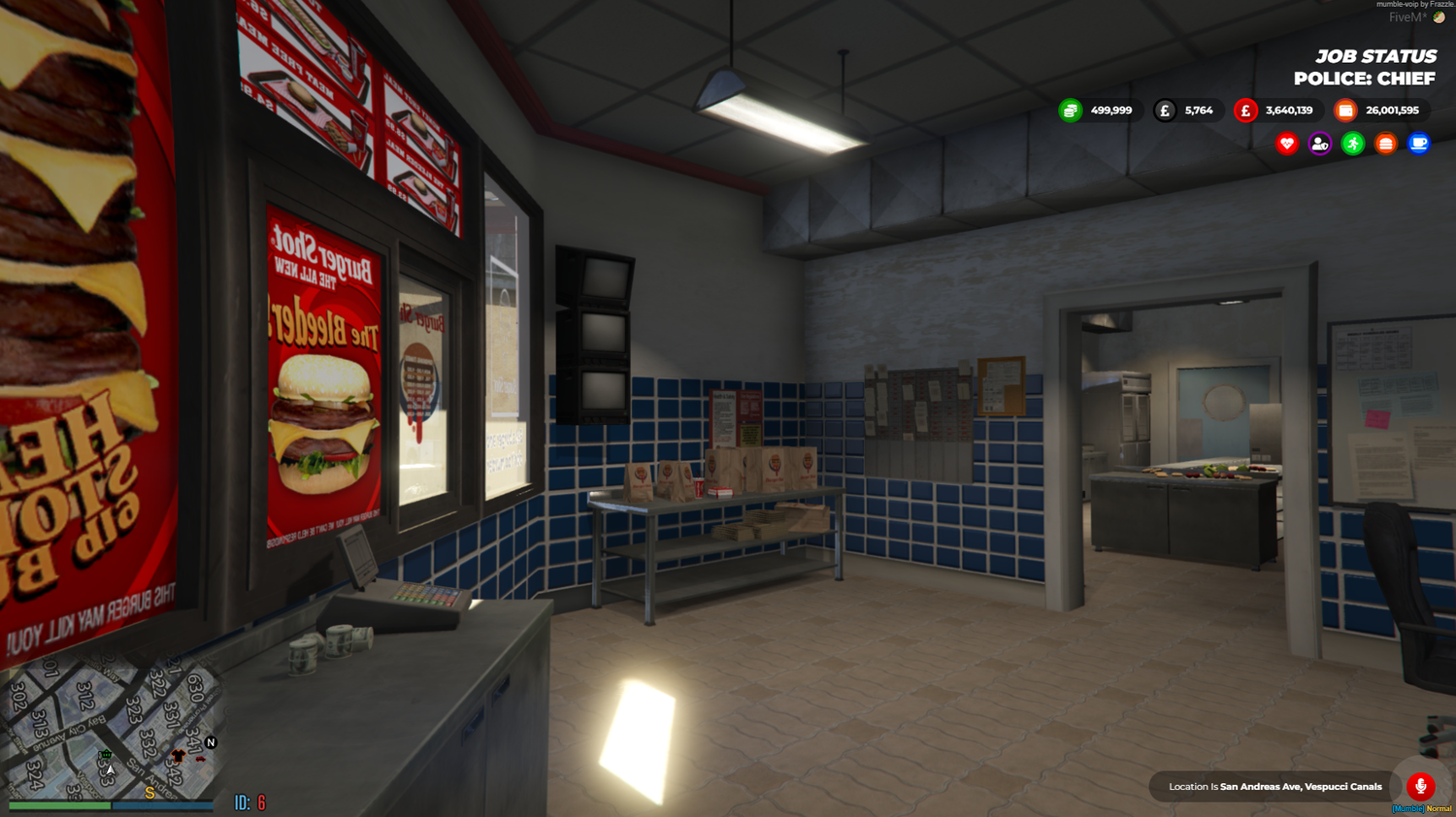Image resolution: width=1456 pixels, height=817 pixels.
Task: Click the red heart health icon
Action: tap(1285, 143)
